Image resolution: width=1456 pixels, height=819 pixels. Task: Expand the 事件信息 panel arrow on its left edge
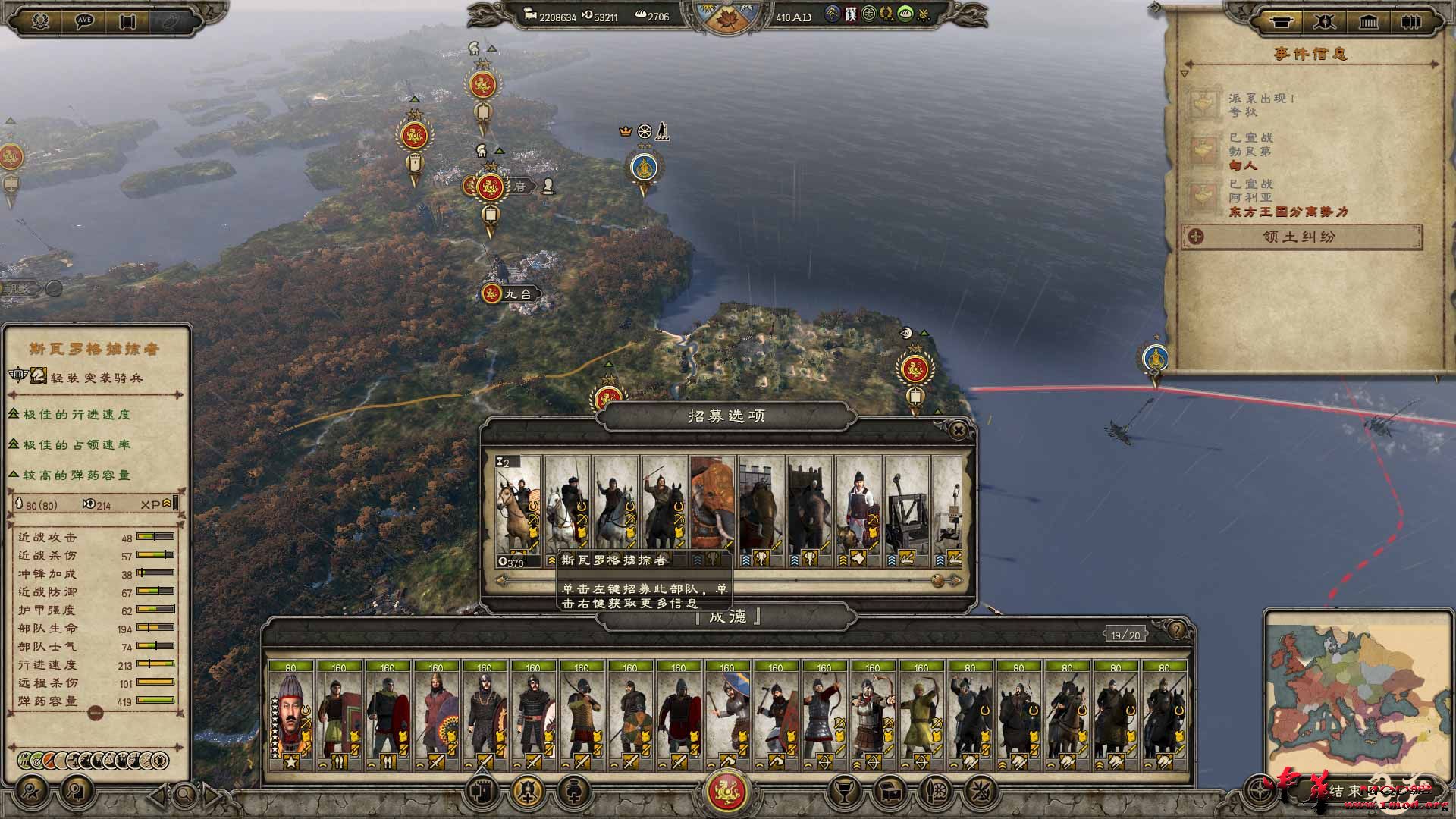[x=1184, y=73]
